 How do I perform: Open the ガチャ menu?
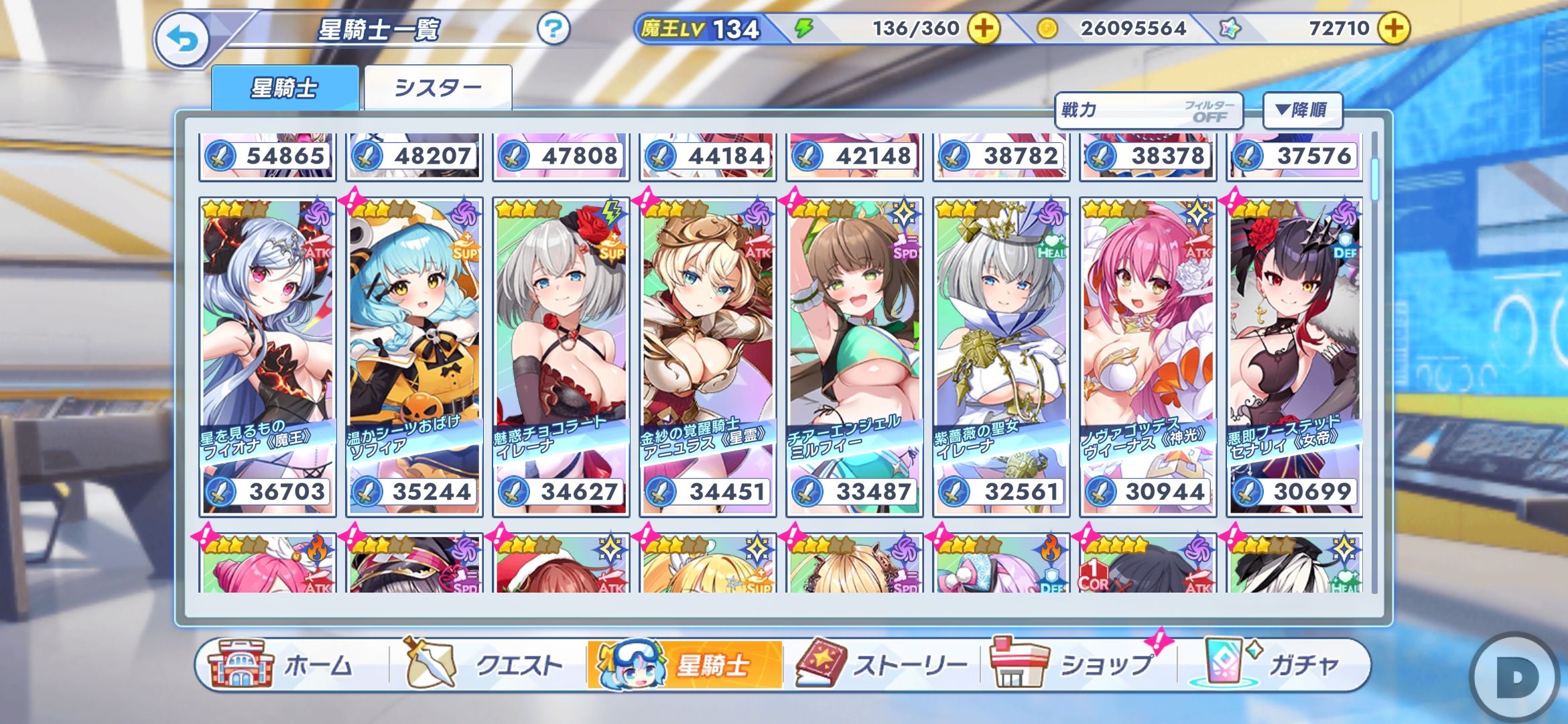pos(1273,665)
